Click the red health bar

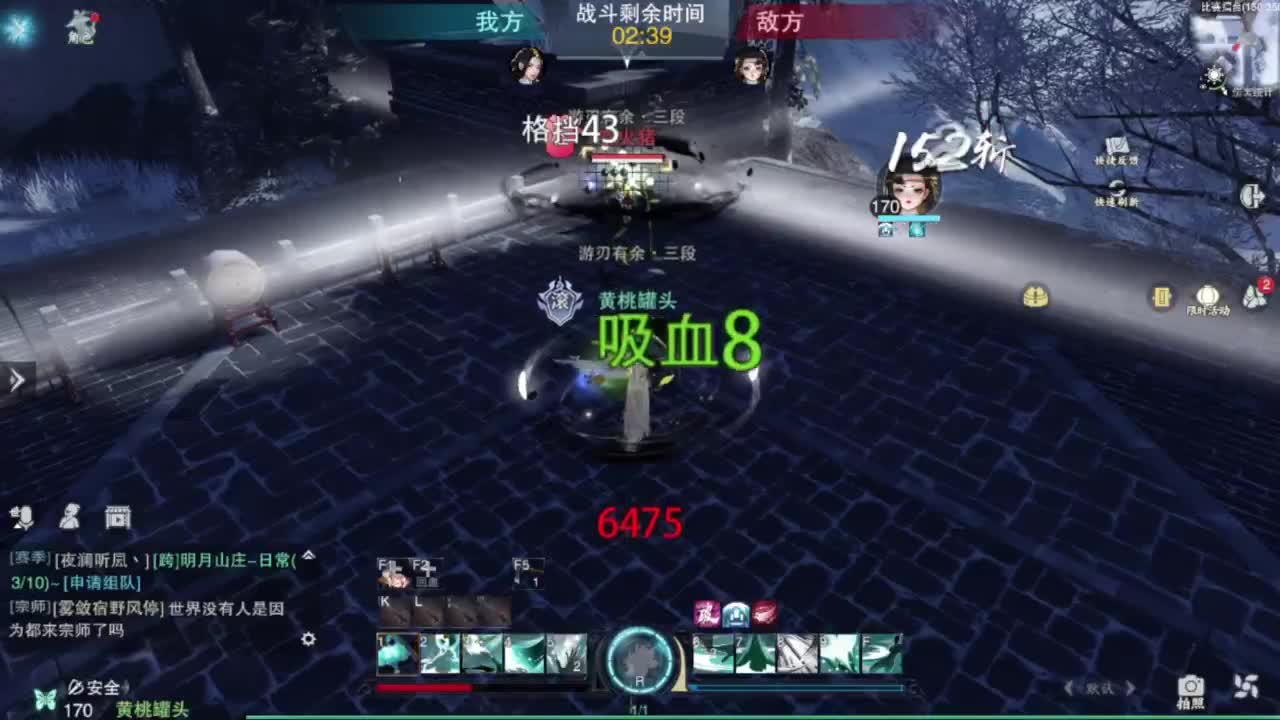425,686
